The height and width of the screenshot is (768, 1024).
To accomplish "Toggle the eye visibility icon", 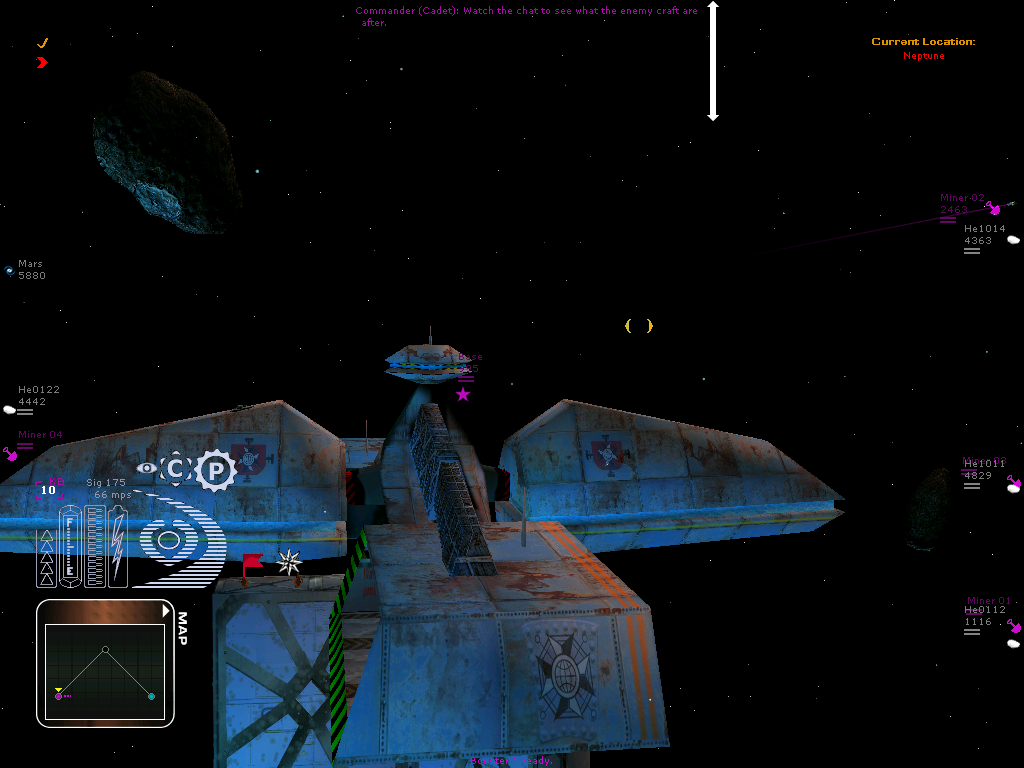I will pos(146,467).
